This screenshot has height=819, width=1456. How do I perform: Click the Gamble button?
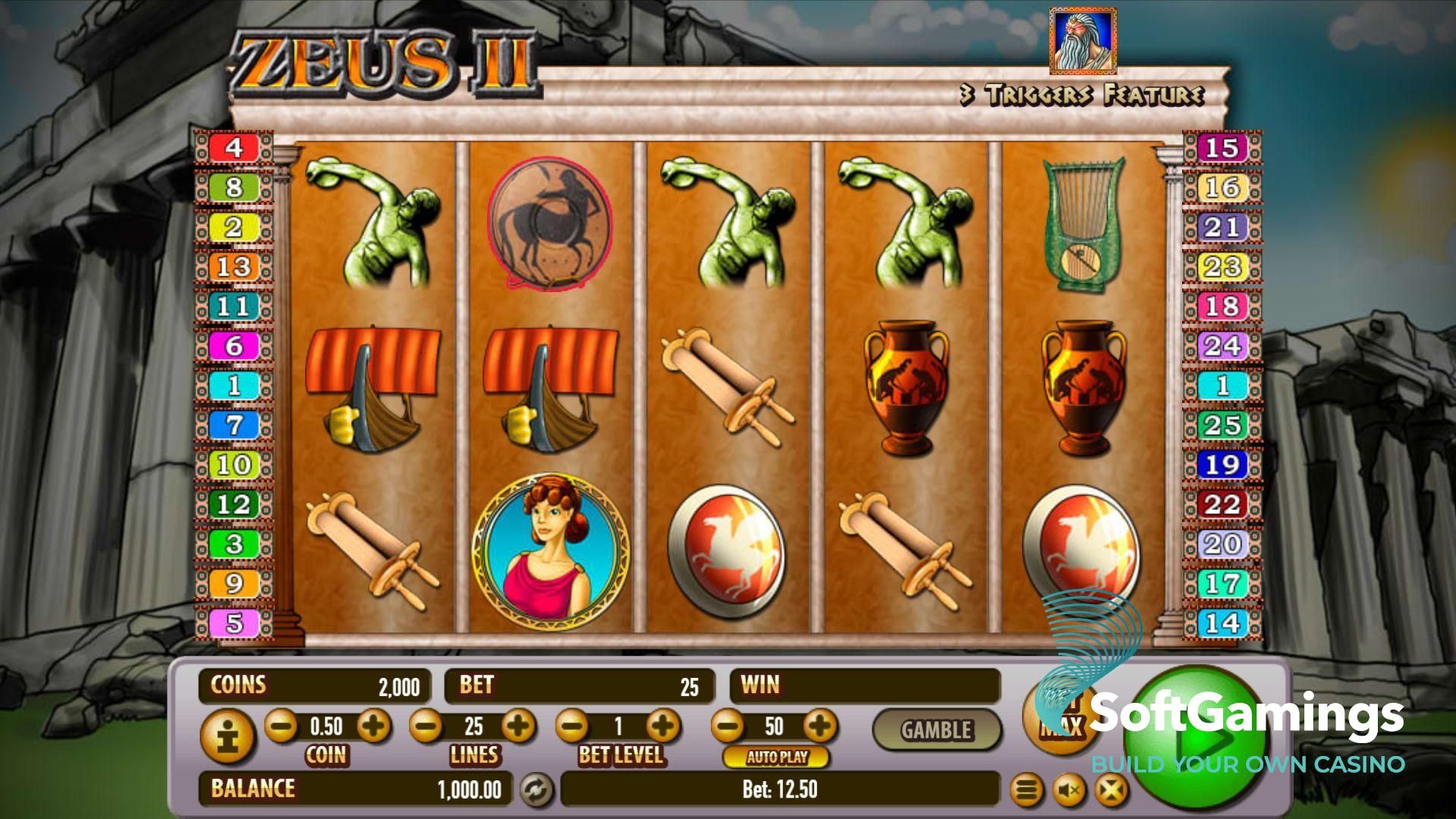(936, 730)
